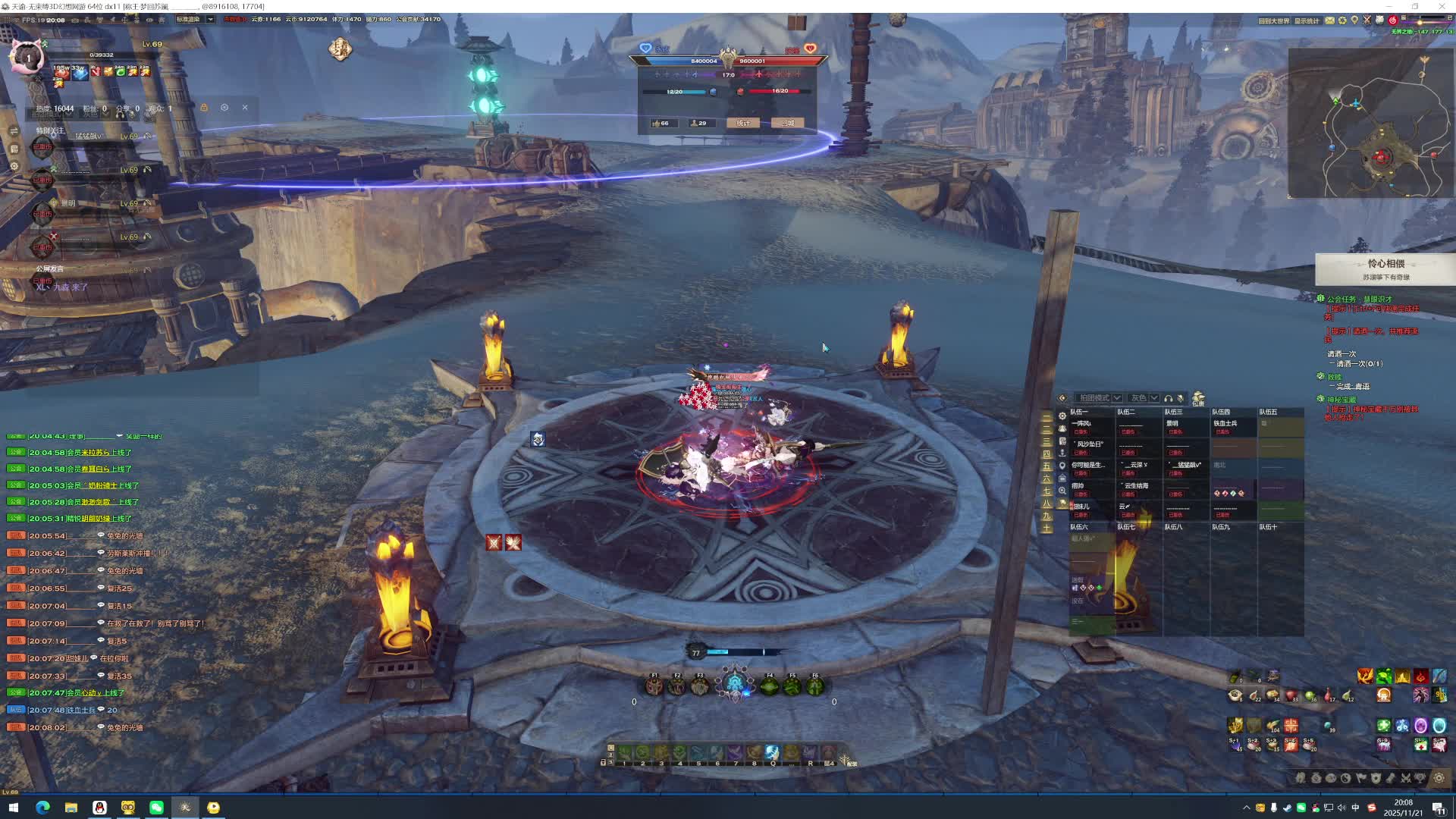This screenshot has height=819, width=1456.
Task: Use the red medkit S-hotkey item
Action: tap(1420, 745)
